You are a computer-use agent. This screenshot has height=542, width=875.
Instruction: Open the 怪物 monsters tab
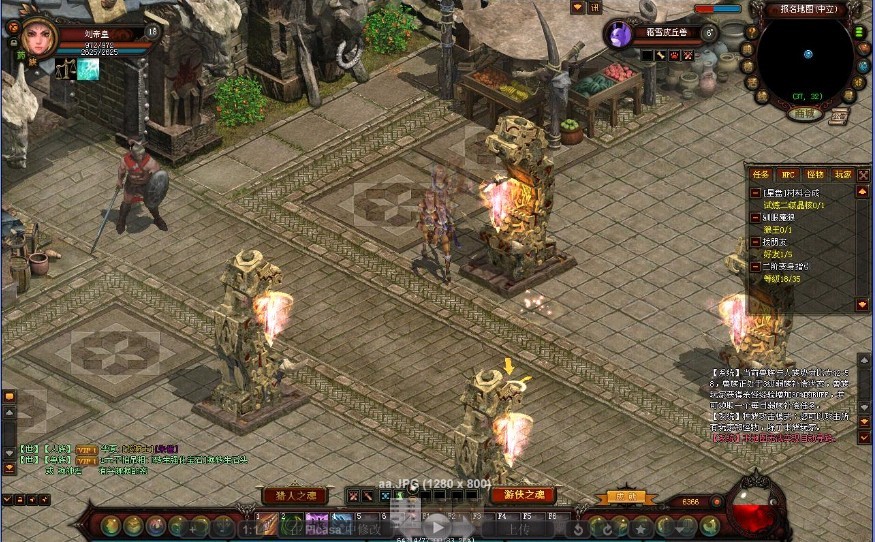click(x=815, y=174)
